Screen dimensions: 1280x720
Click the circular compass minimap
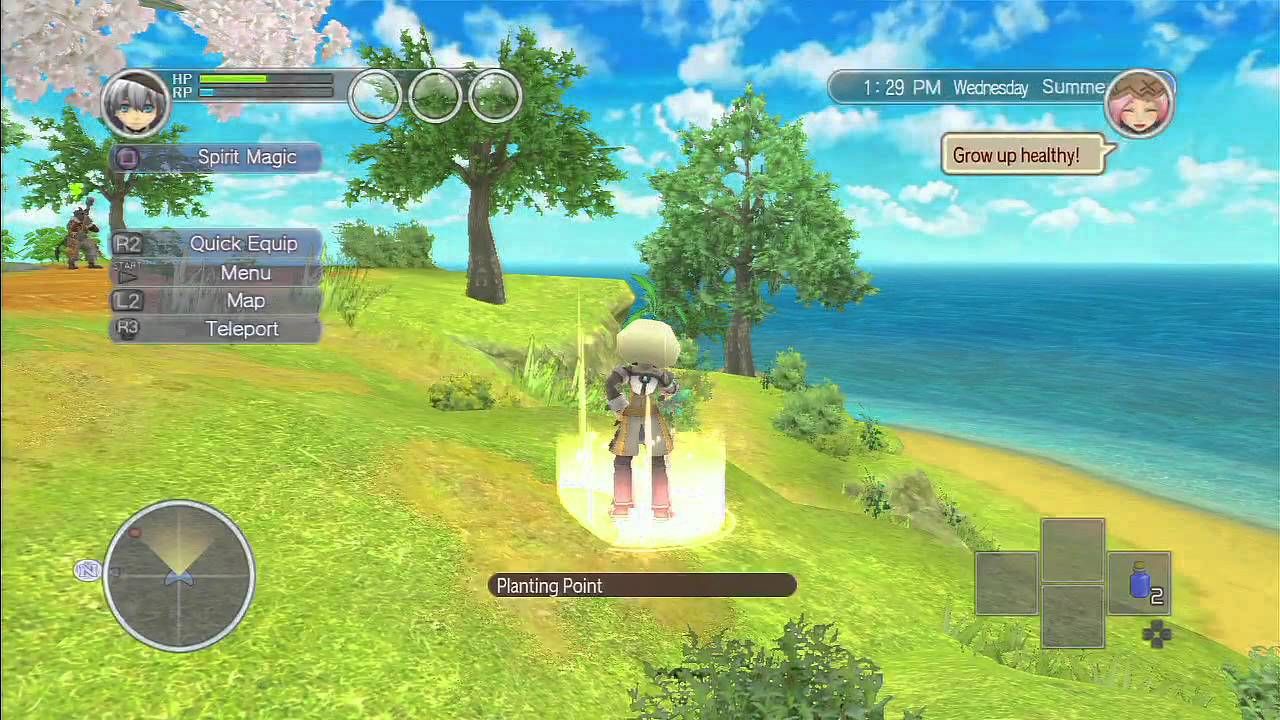pyautogui.click(x=179, y=575)
